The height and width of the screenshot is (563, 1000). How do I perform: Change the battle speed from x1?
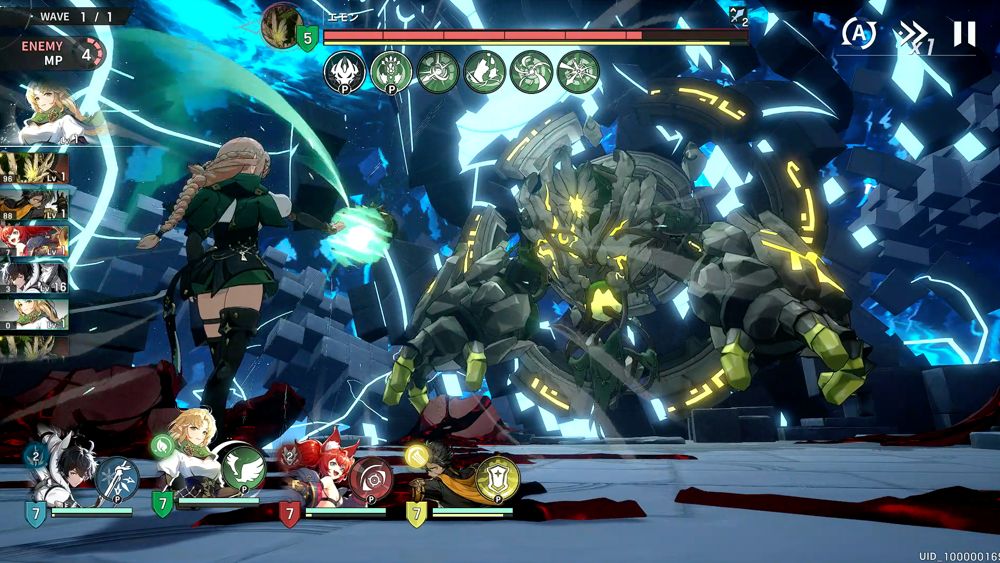point(914,38)
